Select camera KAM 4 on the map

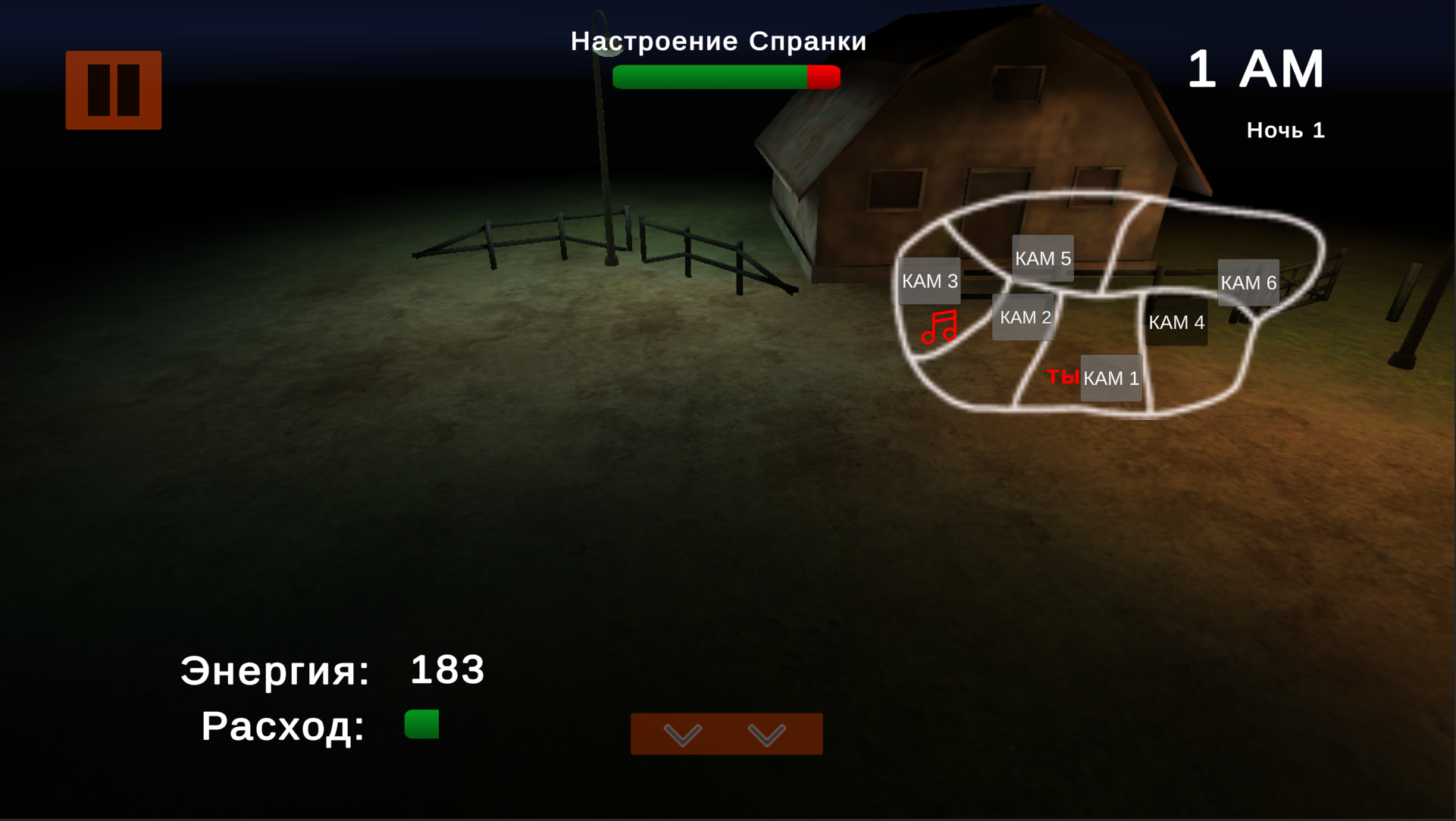point(1176,322)
